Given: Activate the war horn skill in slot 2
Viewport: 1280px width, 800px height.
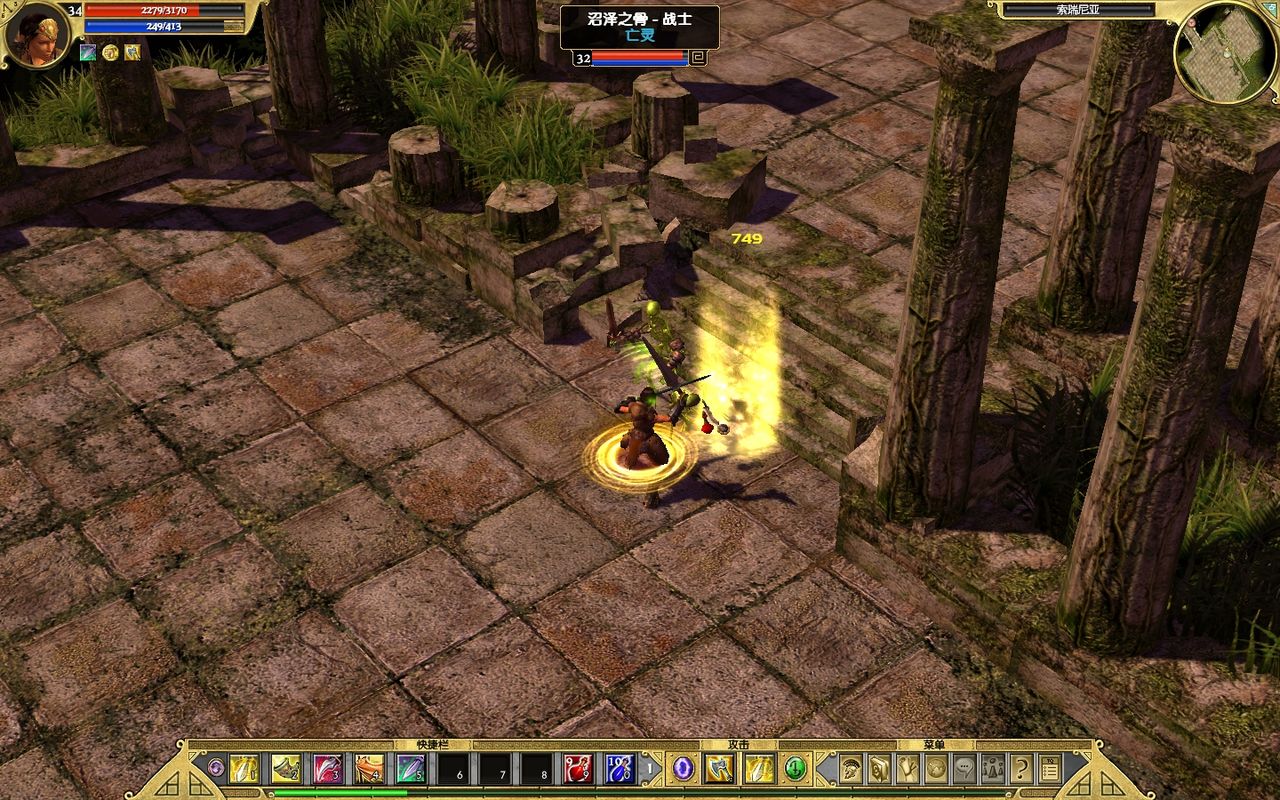Looking at the screenshot, I should (287, 769).
